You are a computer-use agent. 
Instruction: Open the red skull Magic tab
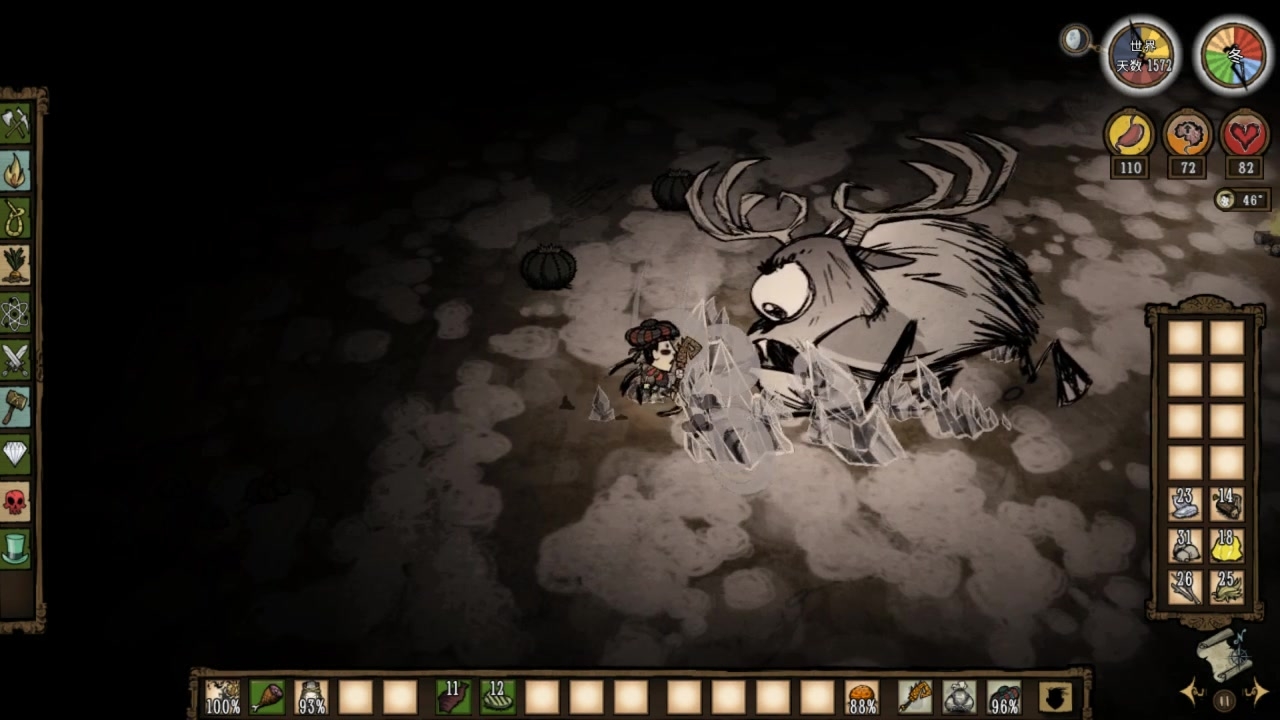(x=16, y=500)
